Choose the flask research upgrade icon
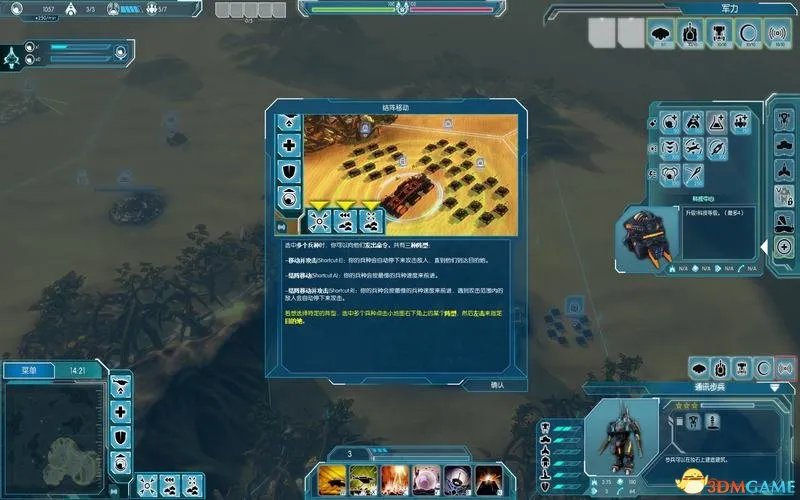 coord(717,123)
